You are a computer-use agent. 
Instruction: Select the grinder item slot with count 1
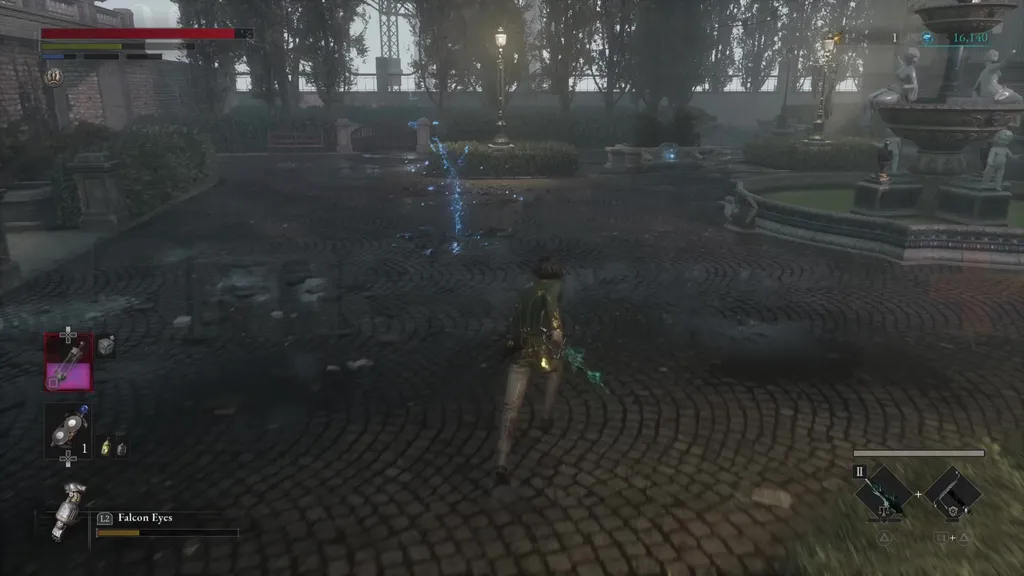68,431
